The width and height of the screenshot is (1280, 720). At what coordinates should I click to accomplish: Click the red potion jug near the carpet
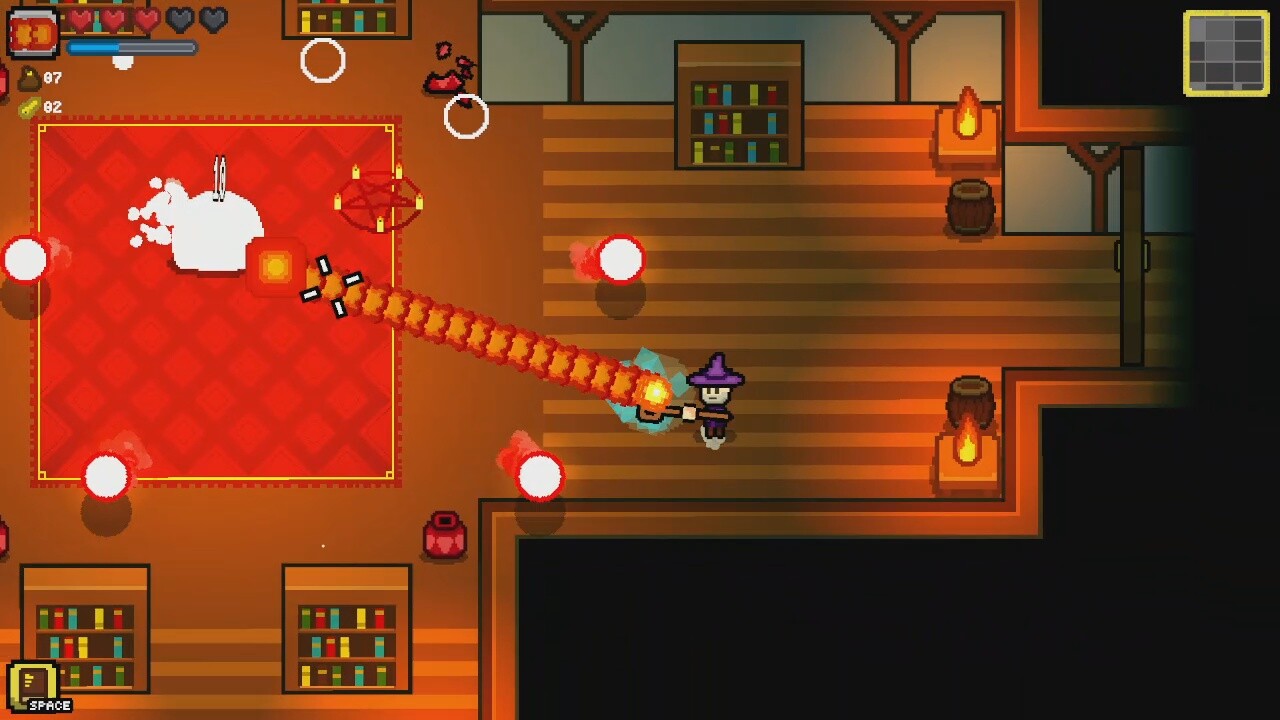(443, 533)
